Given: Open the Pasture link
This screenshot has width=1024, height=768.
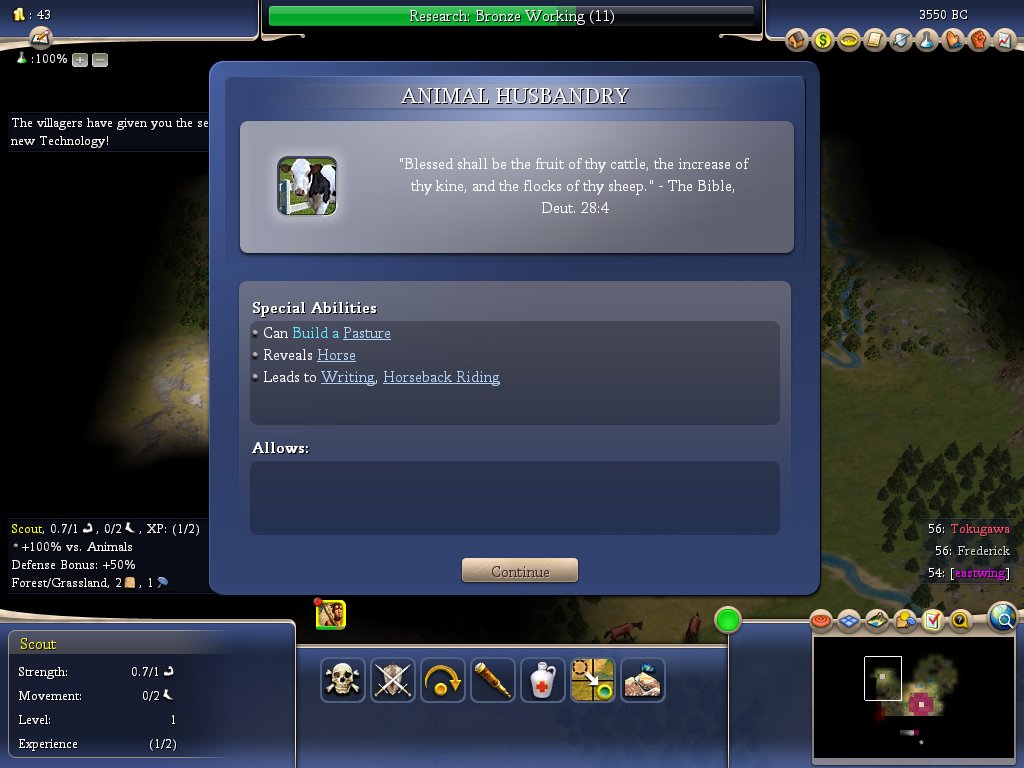Looking at the screenshot, I should (x=366, y=333).
